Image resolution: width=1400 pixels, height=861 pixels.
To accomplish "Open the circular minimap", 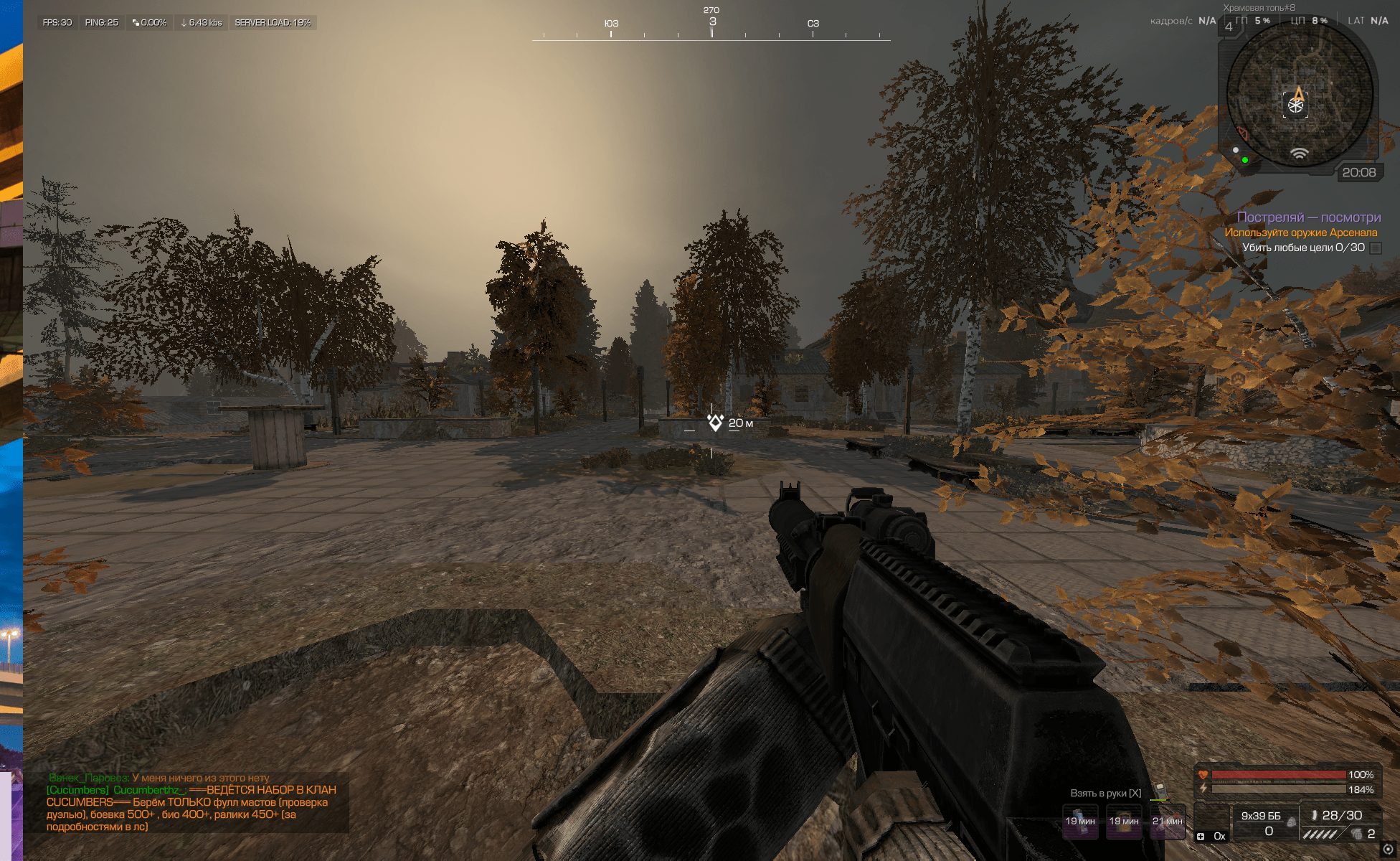I will pos(1299,97).
